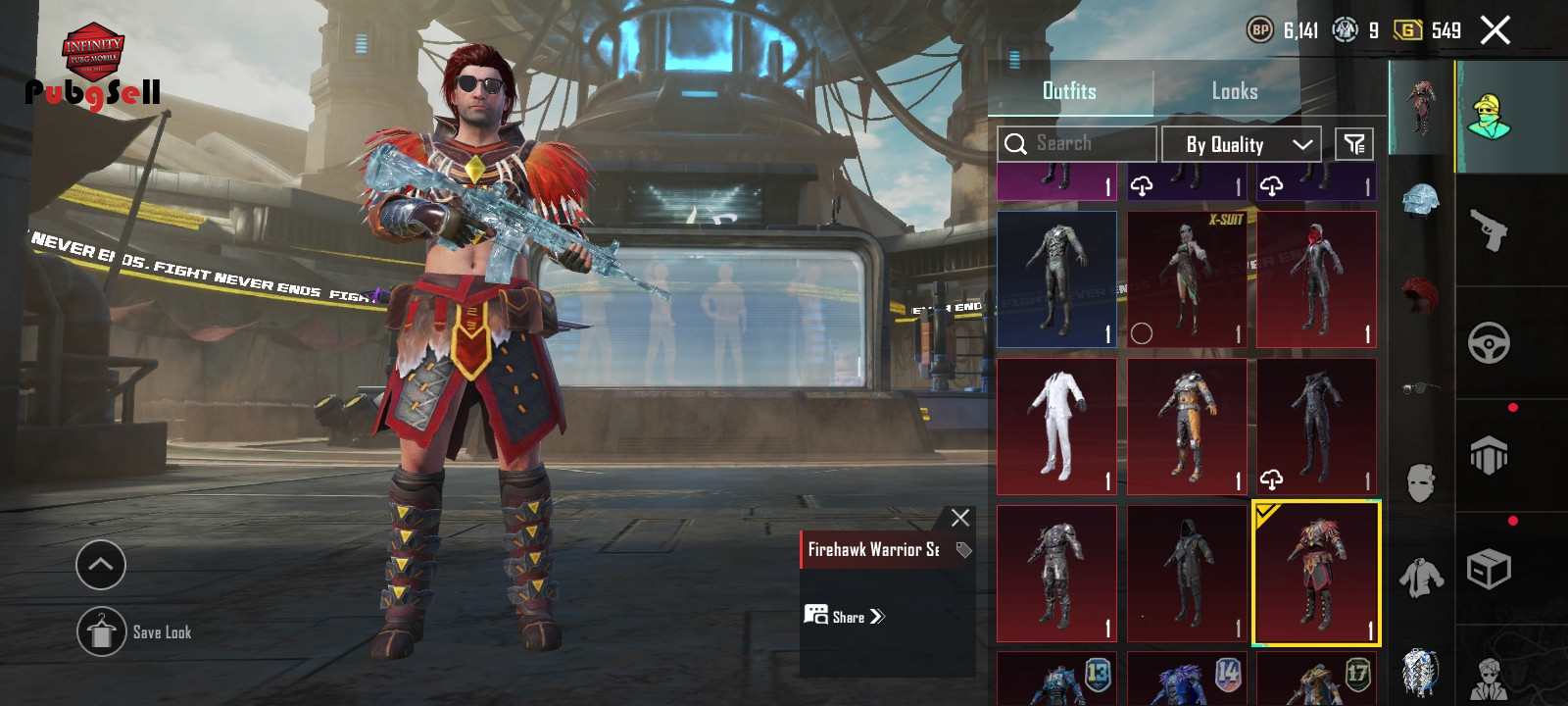Image resolution: width=1568 pixels, height=706 pixels.
Task: Show the helmet skins subcategory
Action: pyautogui.click(x=1420, y=199)
